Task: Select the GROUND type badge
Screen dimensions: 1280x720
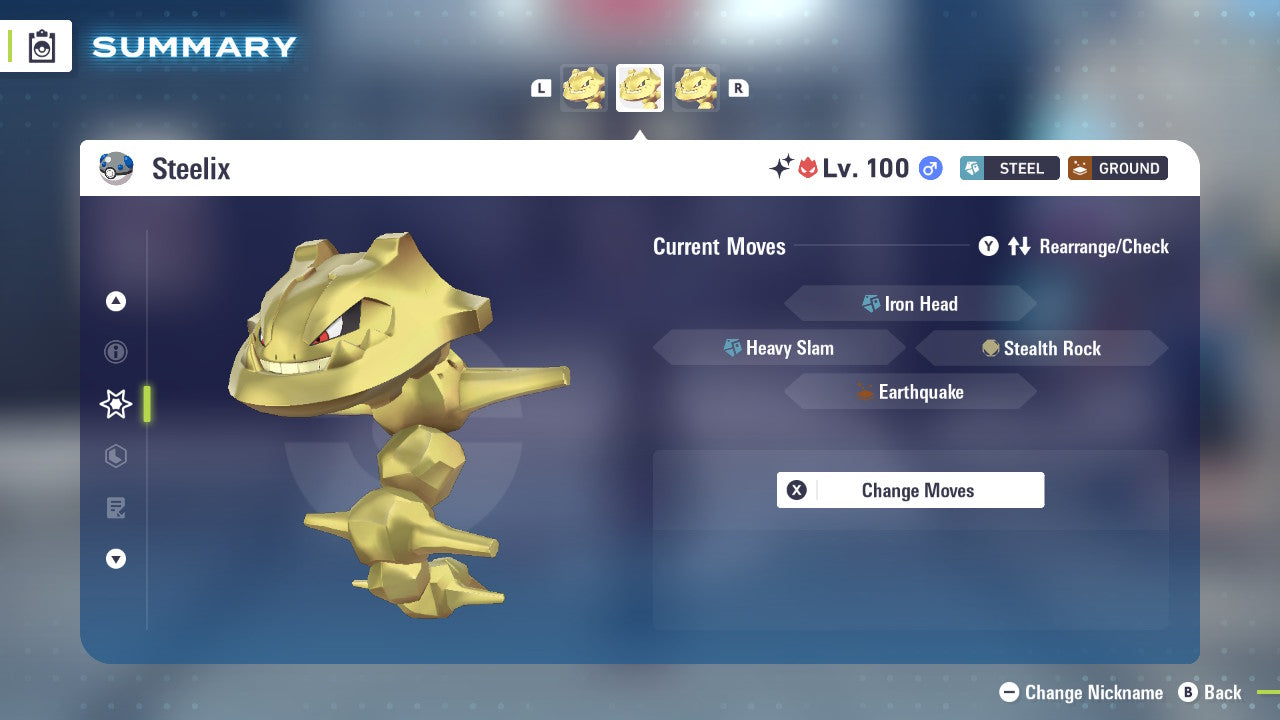Action: tap(1117, 168)
